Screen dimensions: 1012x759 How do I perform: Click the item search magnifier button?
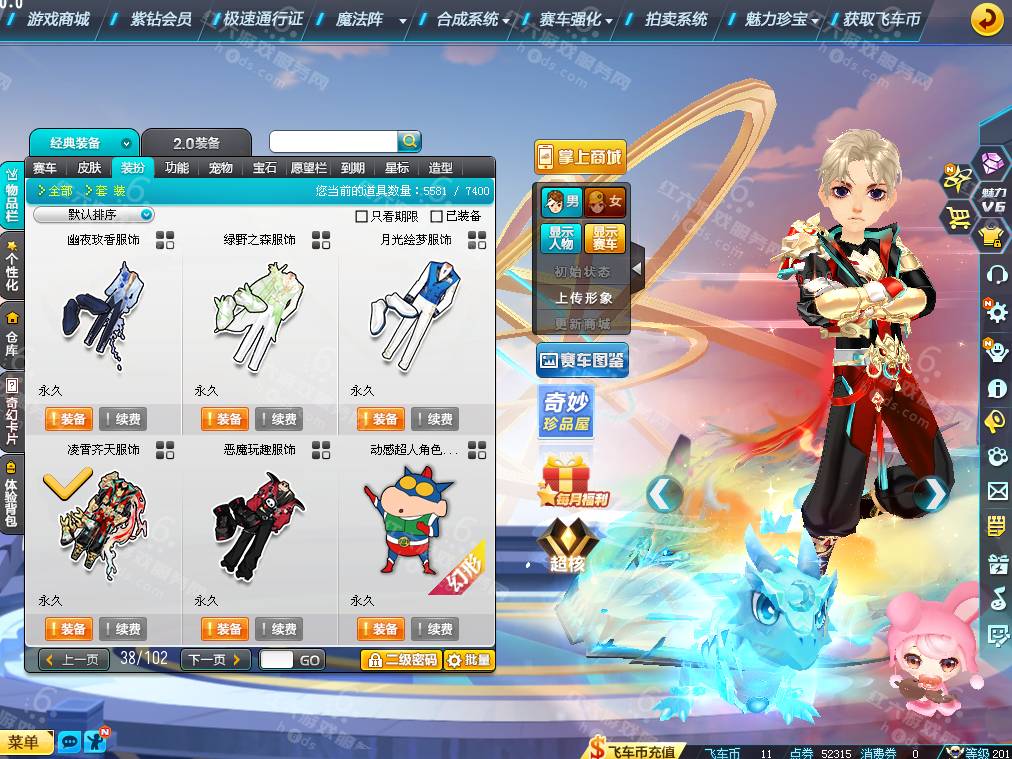(x=409, y=141)
